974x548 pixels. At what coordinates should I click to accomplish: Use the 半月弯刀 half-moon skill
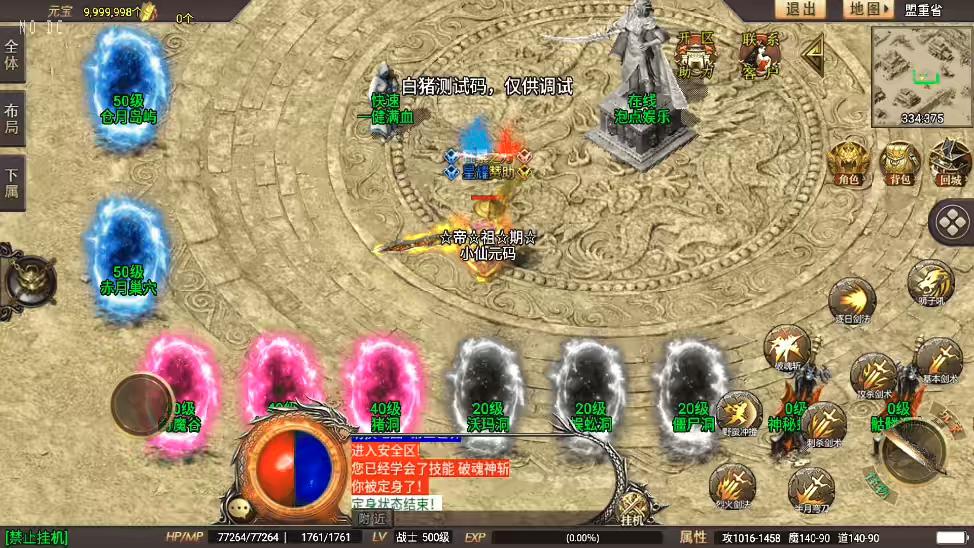click(810, 489)
